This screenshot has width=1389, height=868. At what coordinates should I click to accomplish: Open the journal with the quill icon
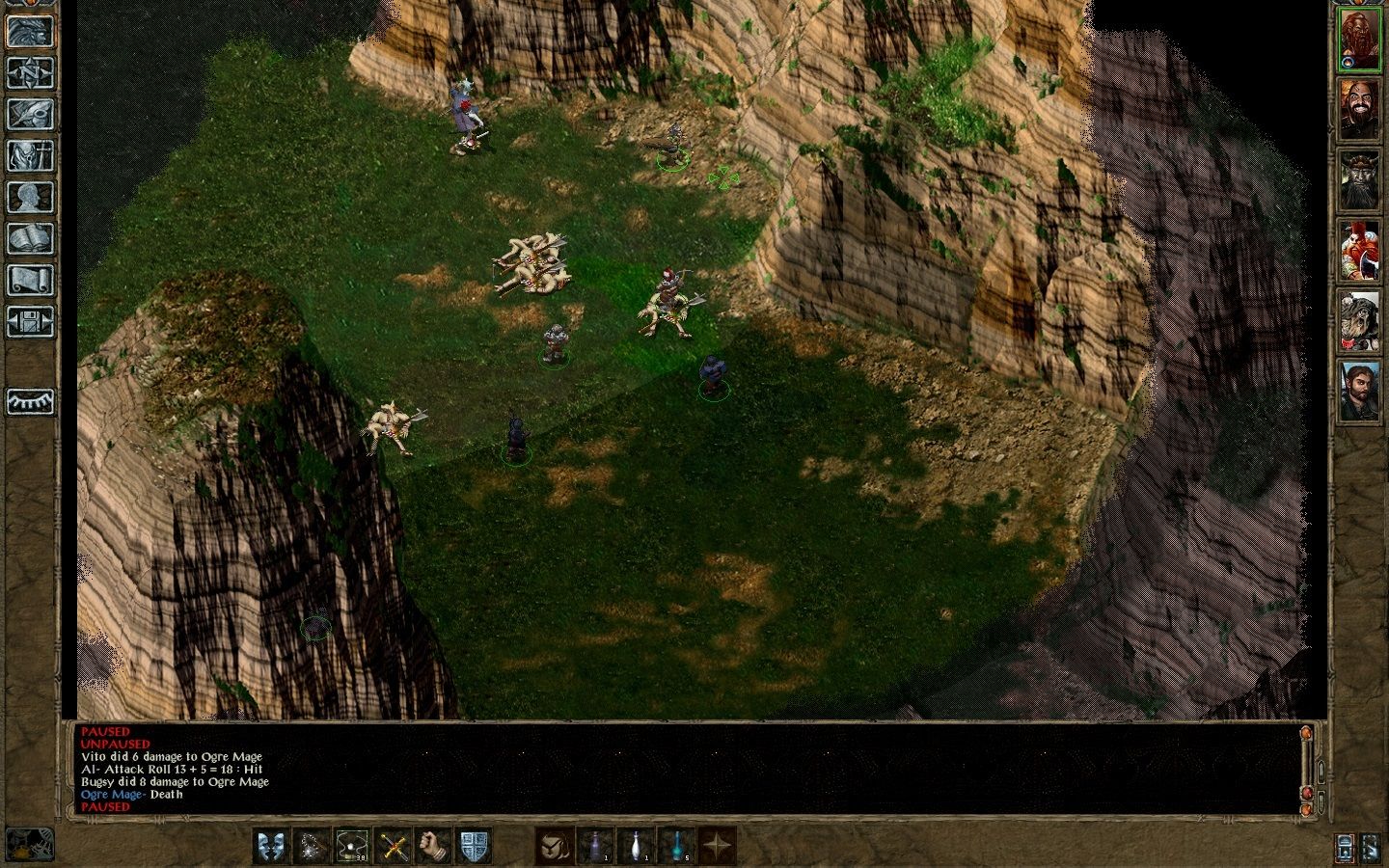click(31, 115)
